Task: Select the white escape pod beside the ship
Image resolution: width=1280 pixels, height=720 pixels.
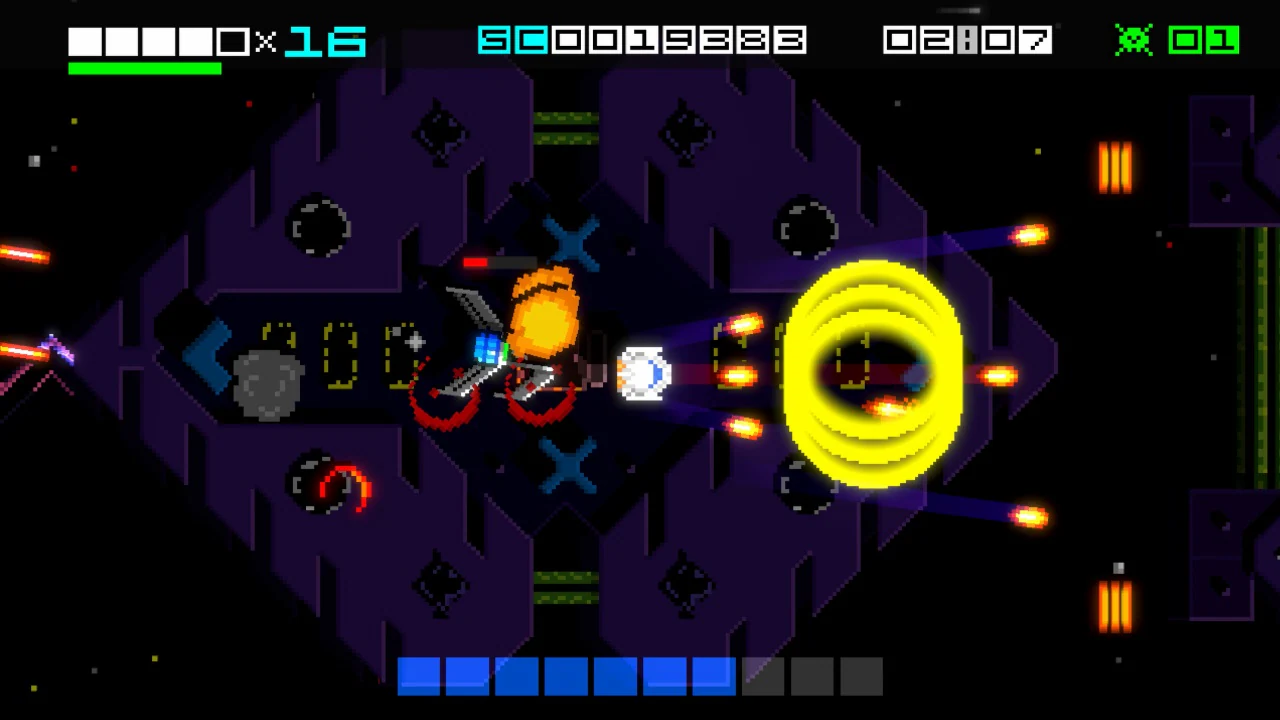Action: tap(645, 373)
